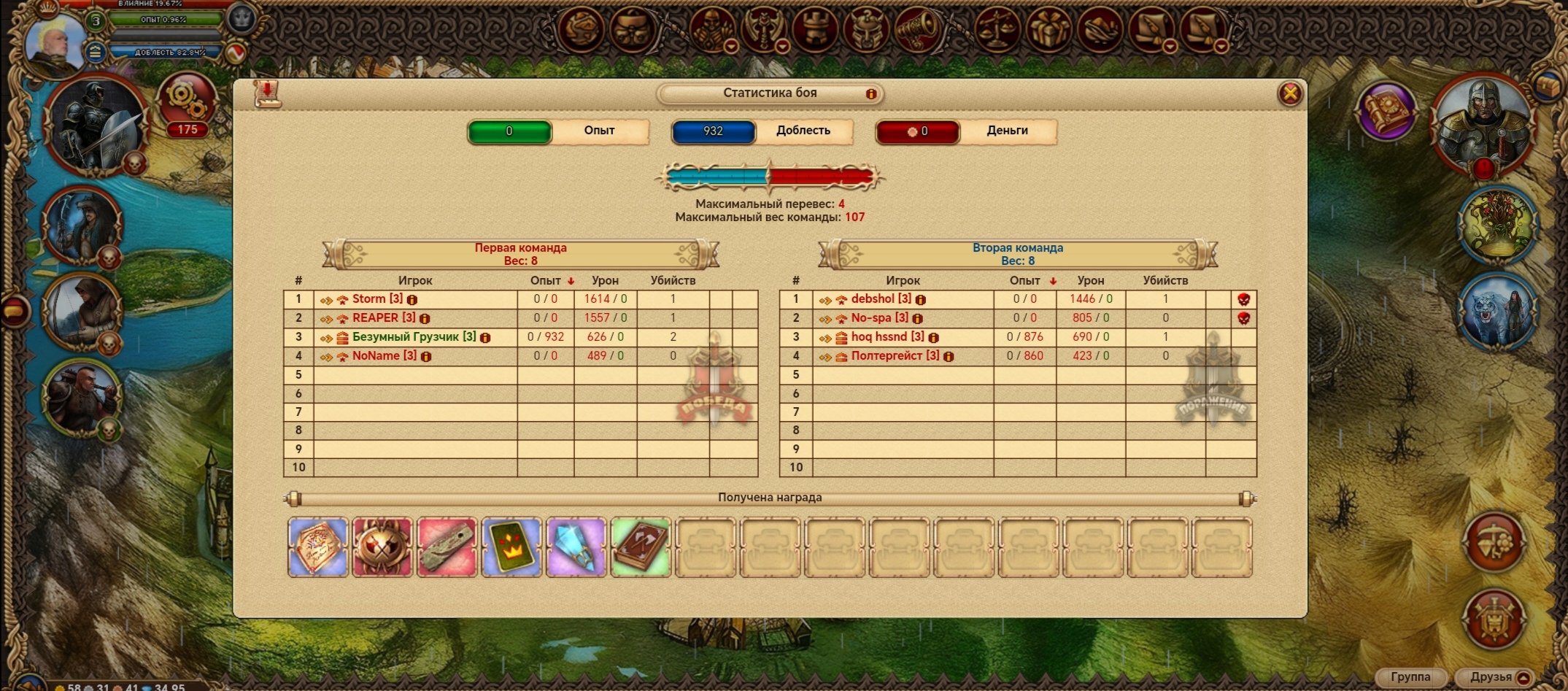
Task: Open player Storm's info icon
Action: tap(412, 300)
